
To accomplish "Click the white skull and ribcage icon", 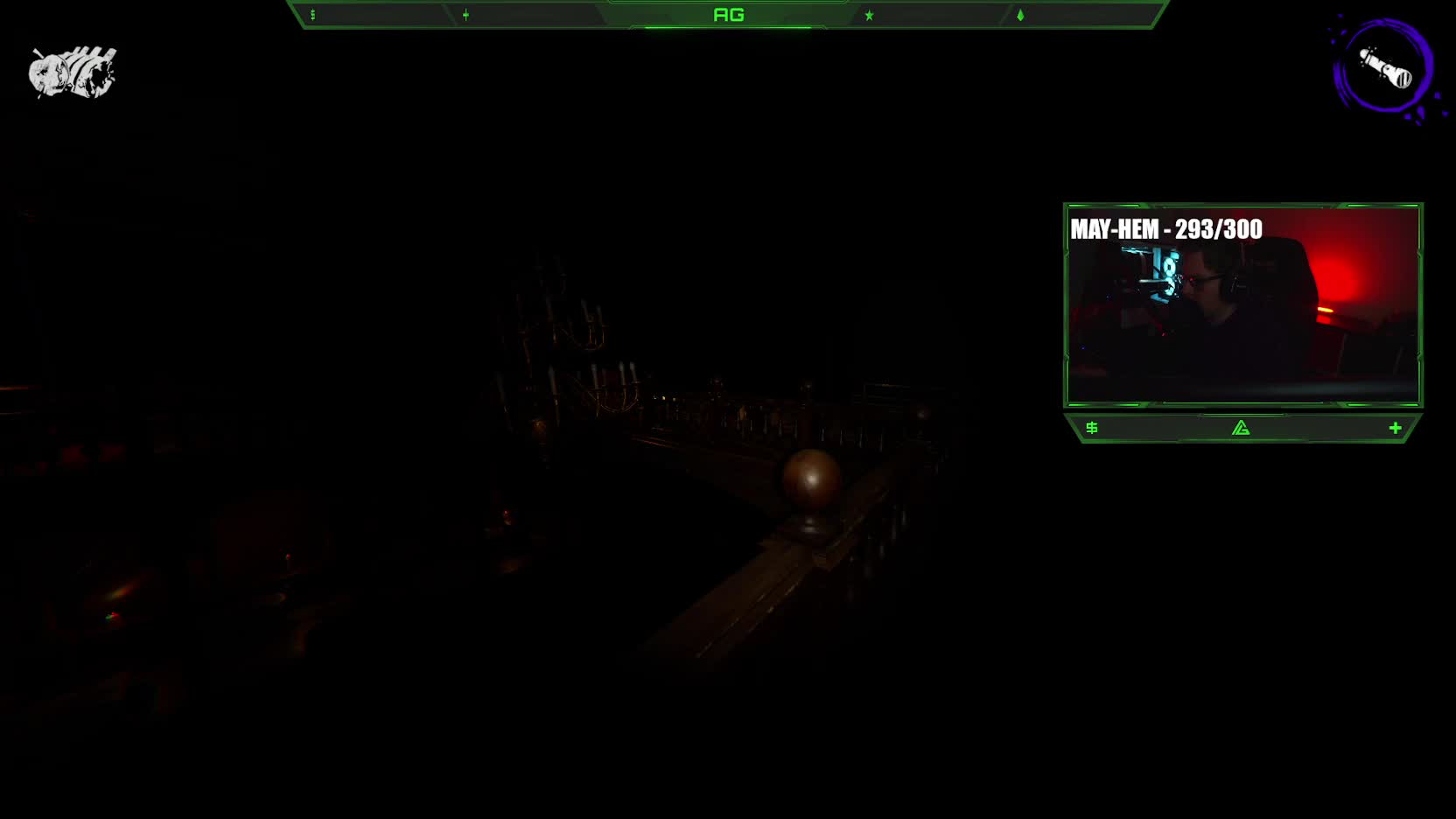I will (x=72, y=72).
